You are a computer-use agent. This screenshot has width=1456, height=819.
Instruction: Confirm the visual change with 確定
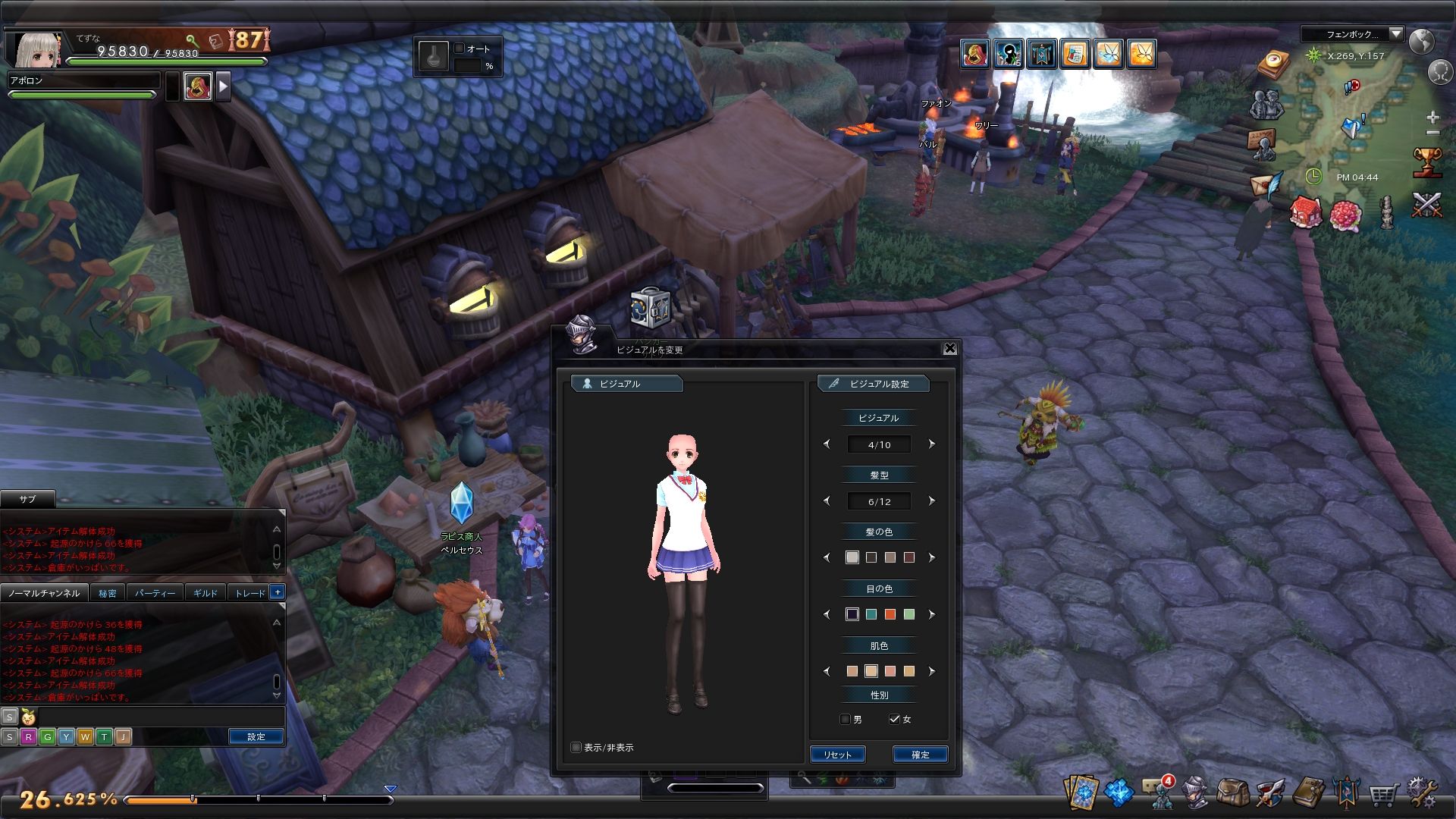pos(920,755)
